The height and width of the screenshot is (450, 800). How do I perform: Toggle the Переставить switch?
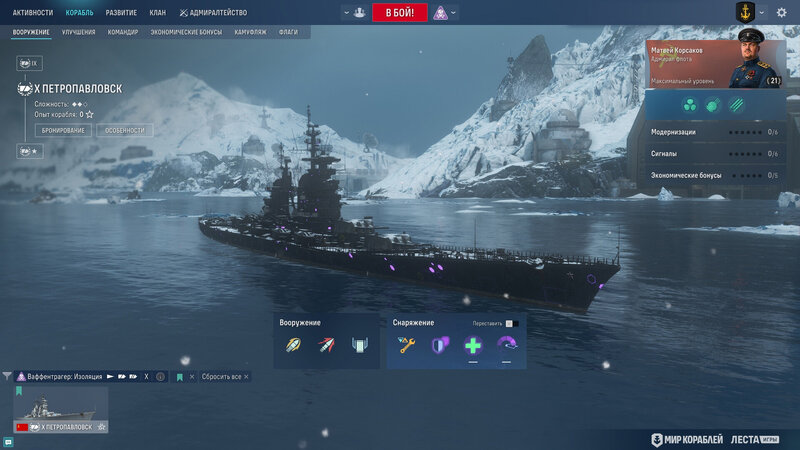509,323
